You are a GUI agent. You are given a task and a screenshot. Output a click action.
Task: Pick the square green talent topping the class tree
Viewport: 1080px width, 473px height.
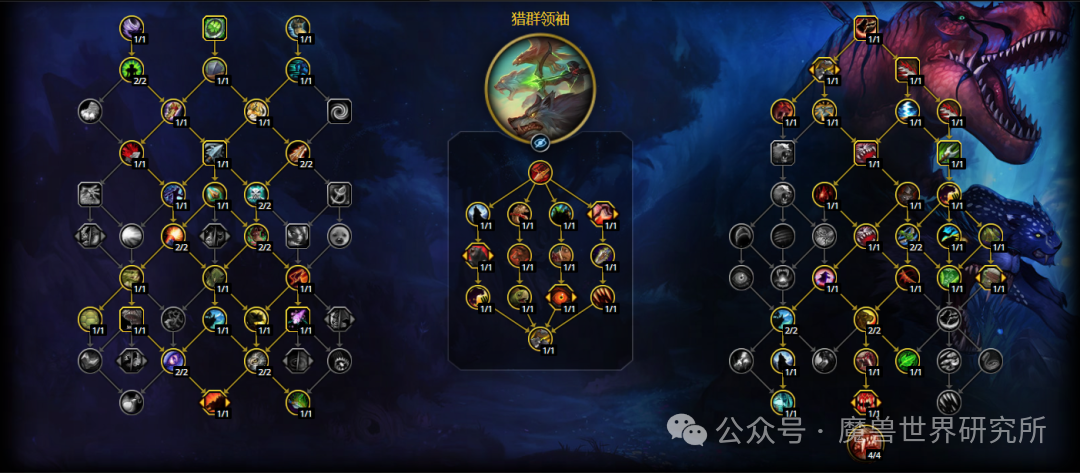(x=215, y=28)
